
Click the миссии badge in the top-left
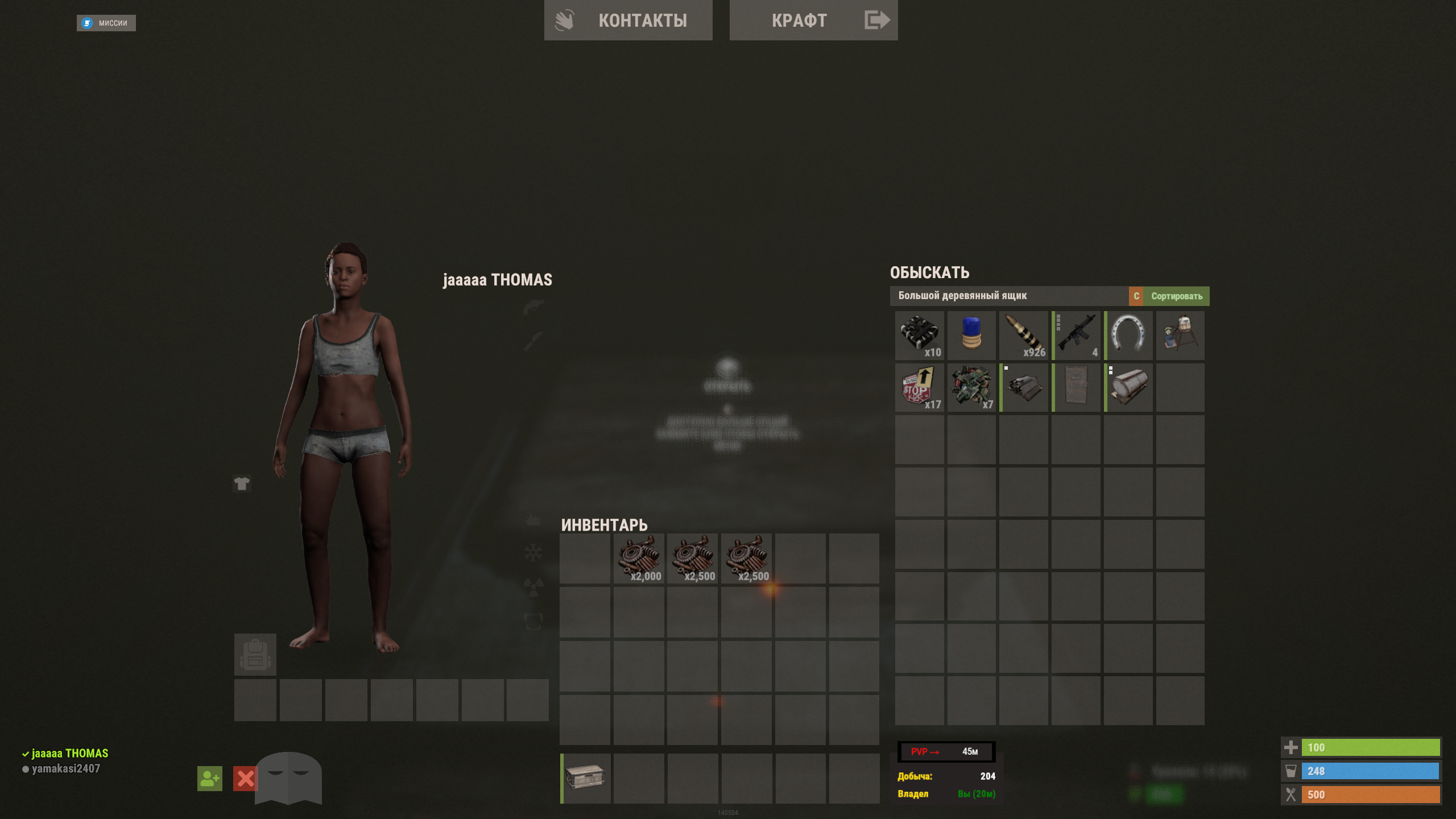coord(106,23)
